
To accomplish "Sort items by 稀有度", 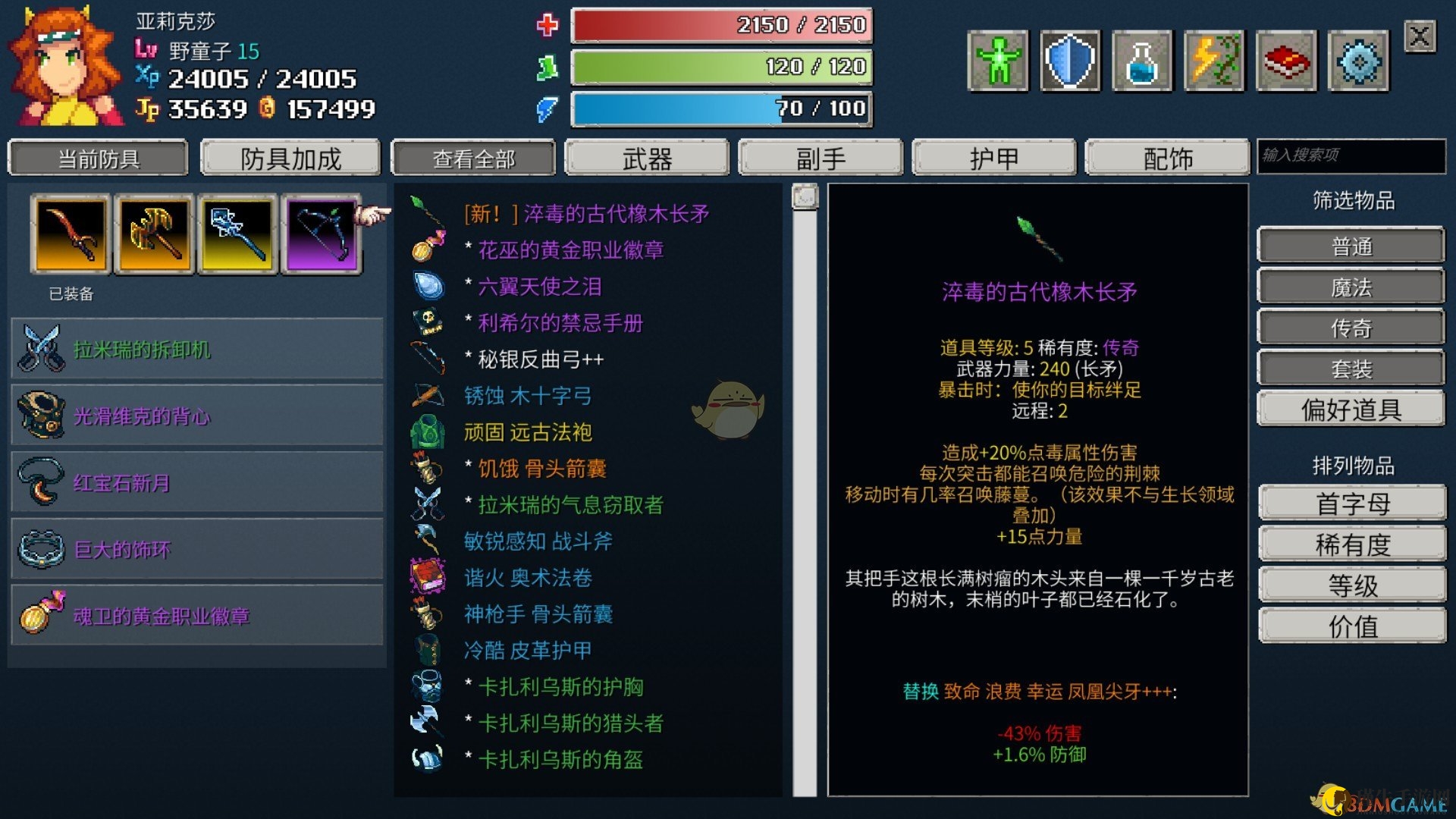I will (x=1351, y=543).
